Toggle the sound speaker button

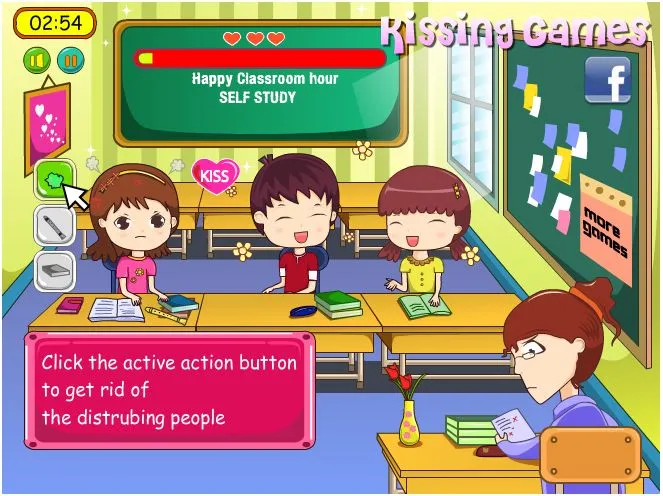pyautogui.click(x=37, y=61)
